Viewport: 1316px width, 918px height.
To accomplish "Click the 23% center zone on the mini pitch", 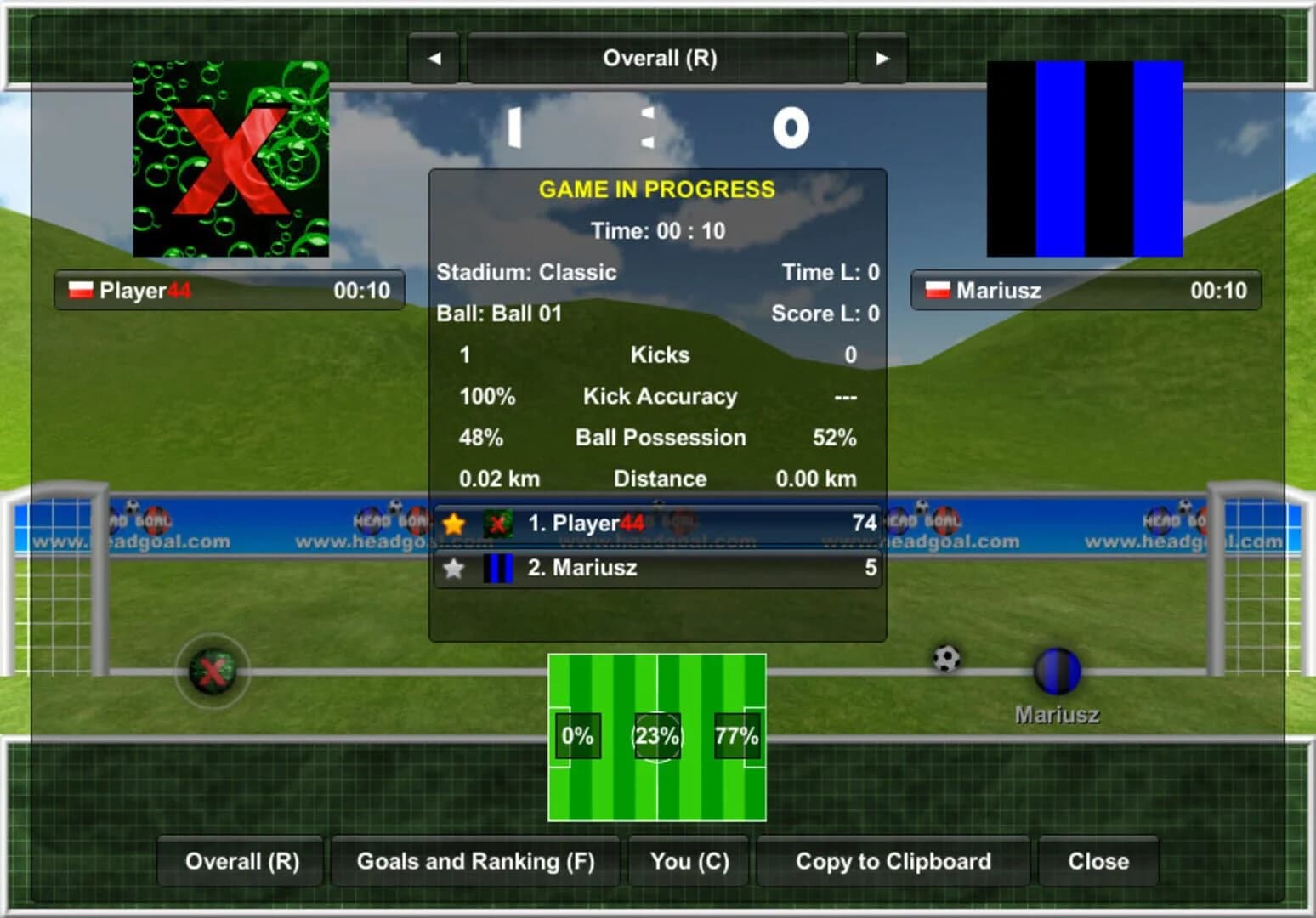I will 656,736.
